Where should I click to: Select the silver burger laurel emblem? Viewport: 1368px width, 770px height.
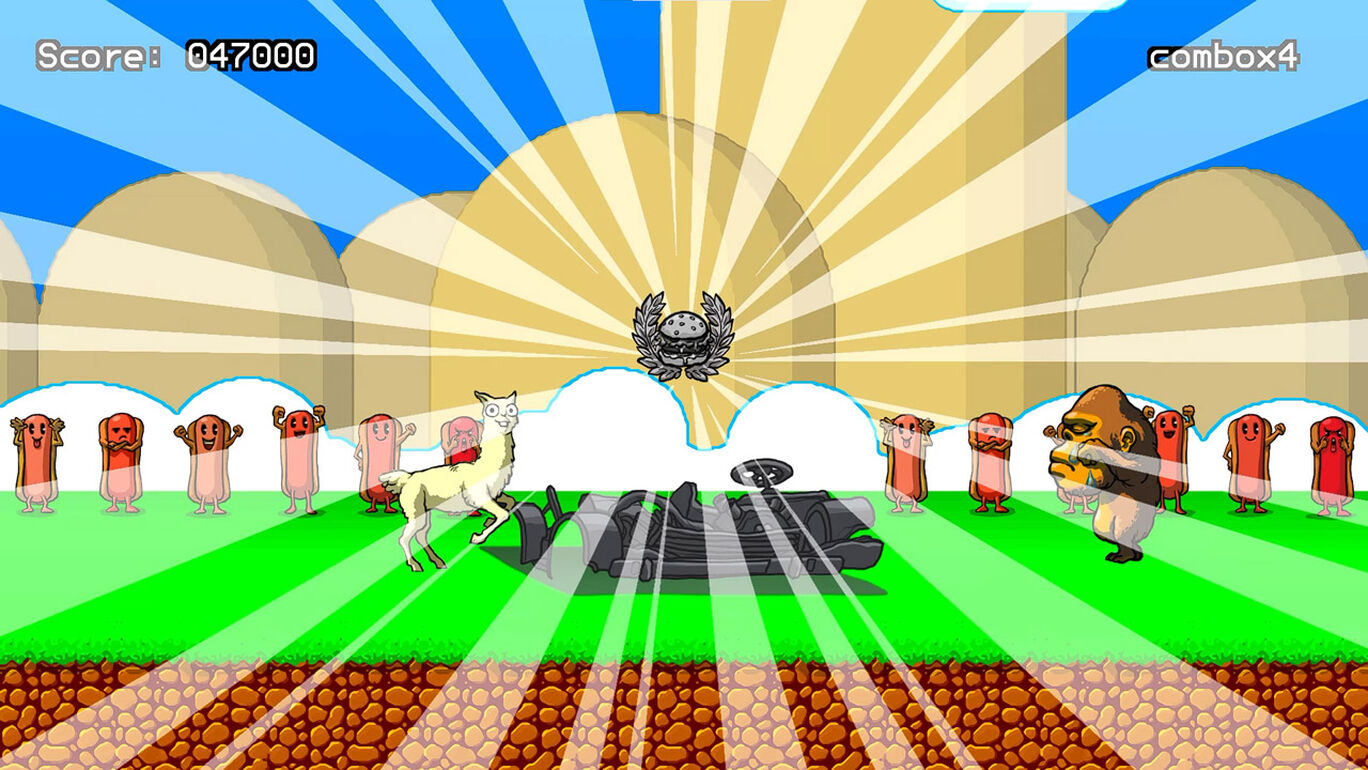click(x=683, y=335)
